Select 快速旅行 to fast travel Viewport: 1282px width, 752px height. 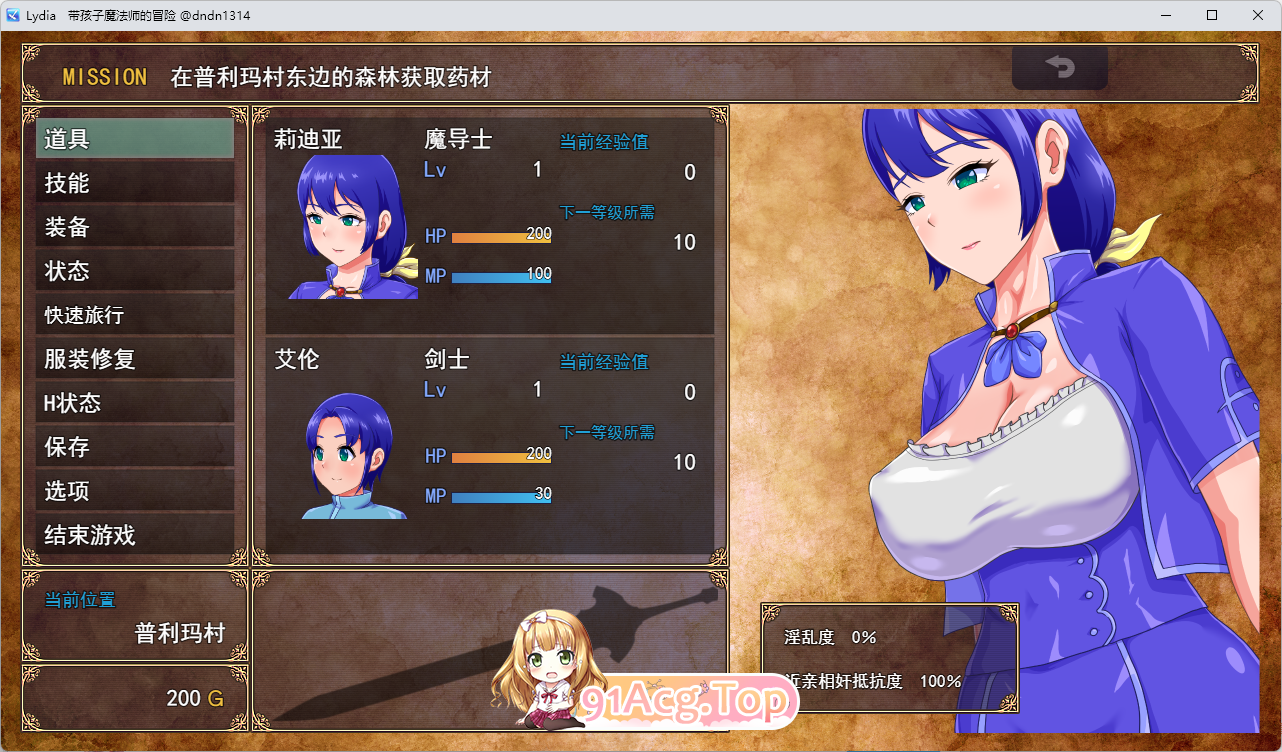(134, 314)
